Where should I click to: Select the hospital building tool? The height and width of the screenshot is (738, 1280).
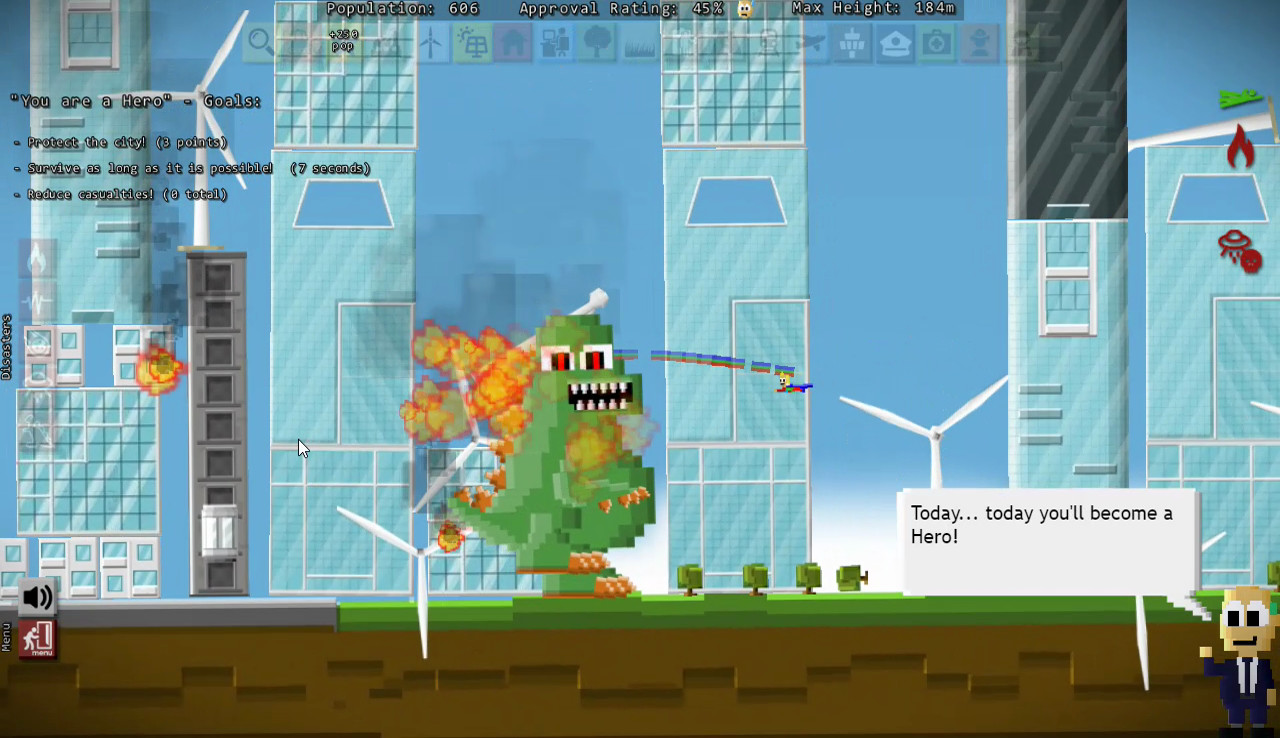936,43
